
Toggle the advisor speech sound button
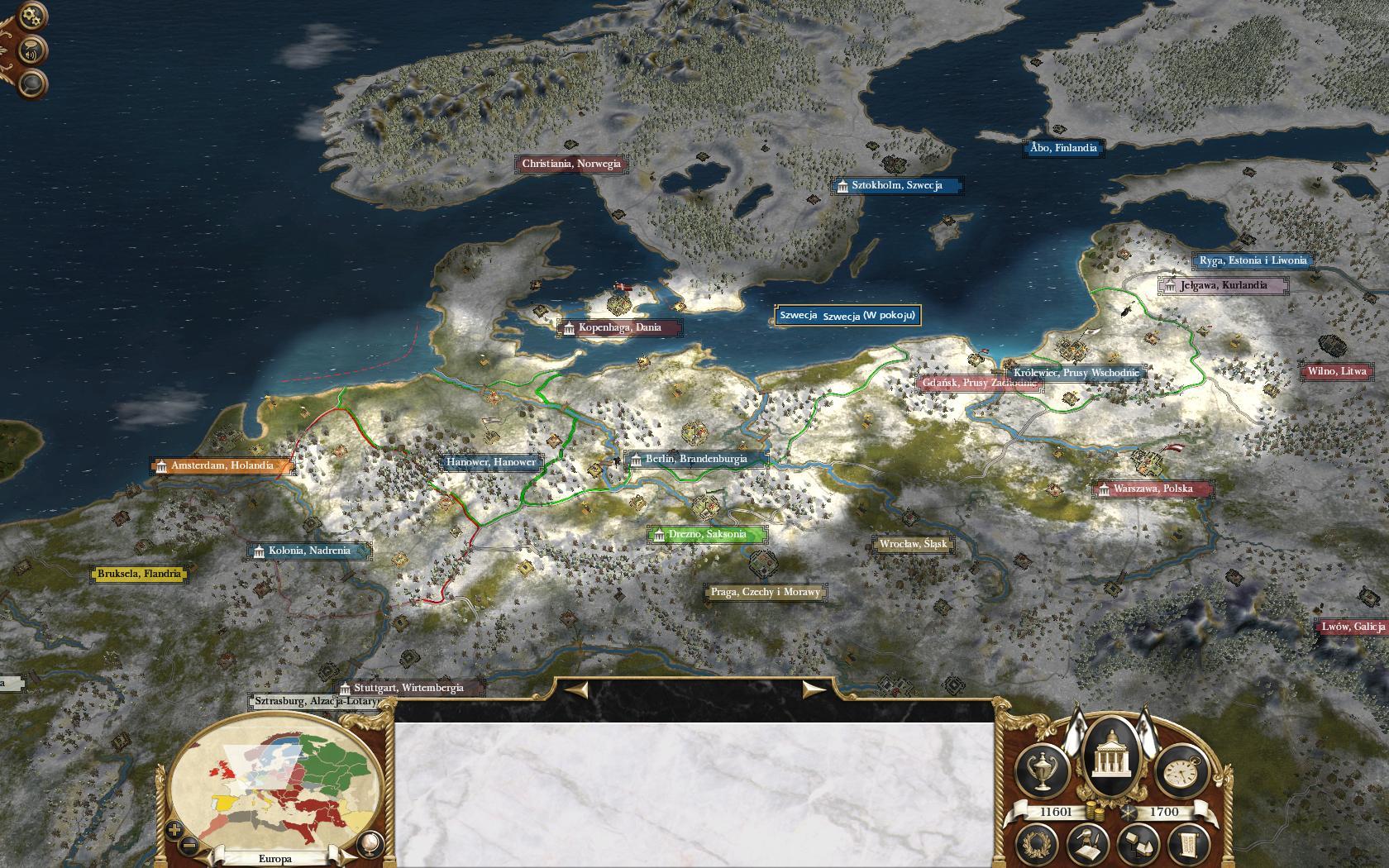tap(31, 53)
